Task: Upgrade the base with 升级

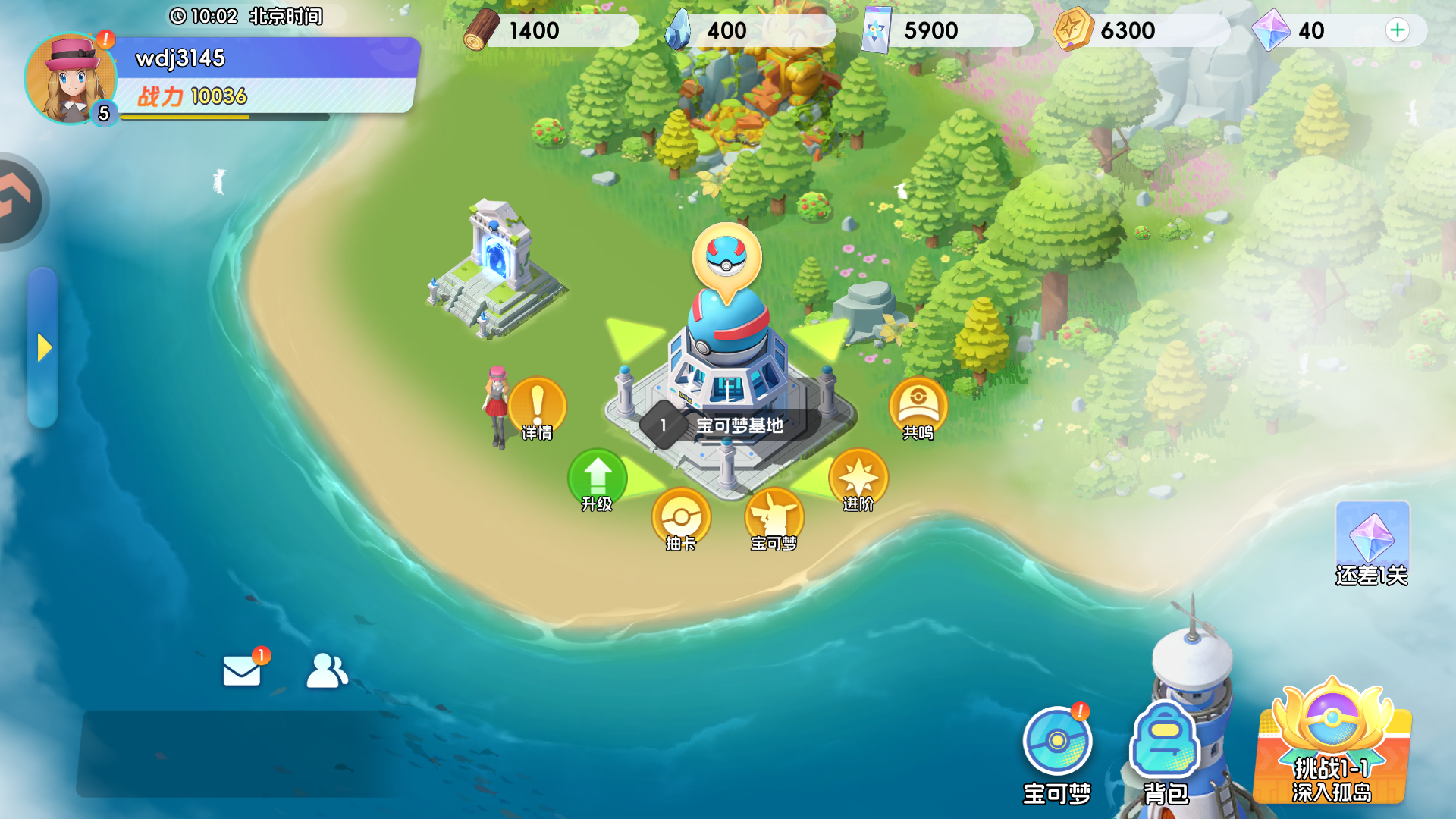Action: click(x=598, y=480)
